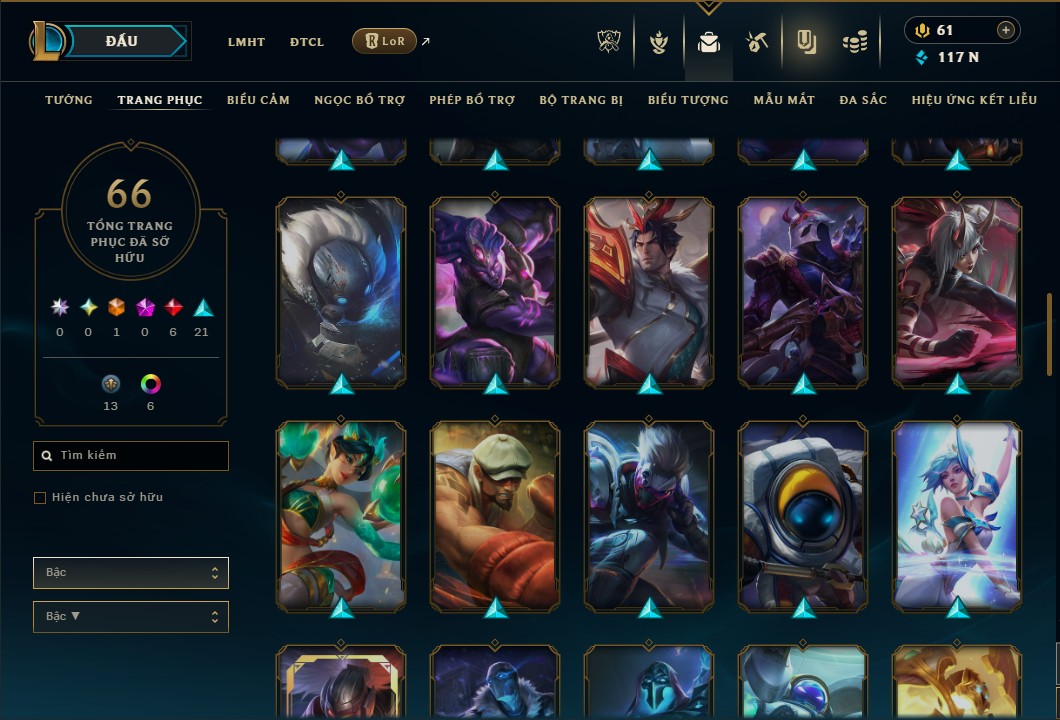Choose the round-helmet astronaut skin with yellow visor
The image size is (1060, 720).
point(803,515)
